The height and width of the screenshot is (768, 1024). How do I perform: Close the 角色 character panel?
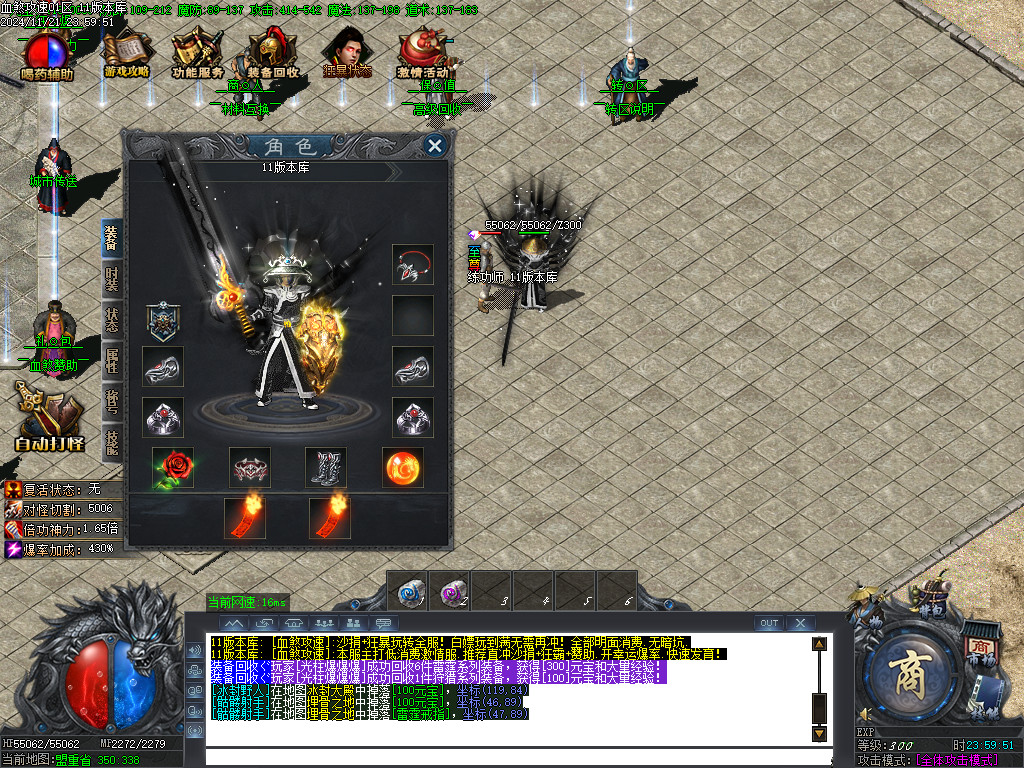pos(435,146)
